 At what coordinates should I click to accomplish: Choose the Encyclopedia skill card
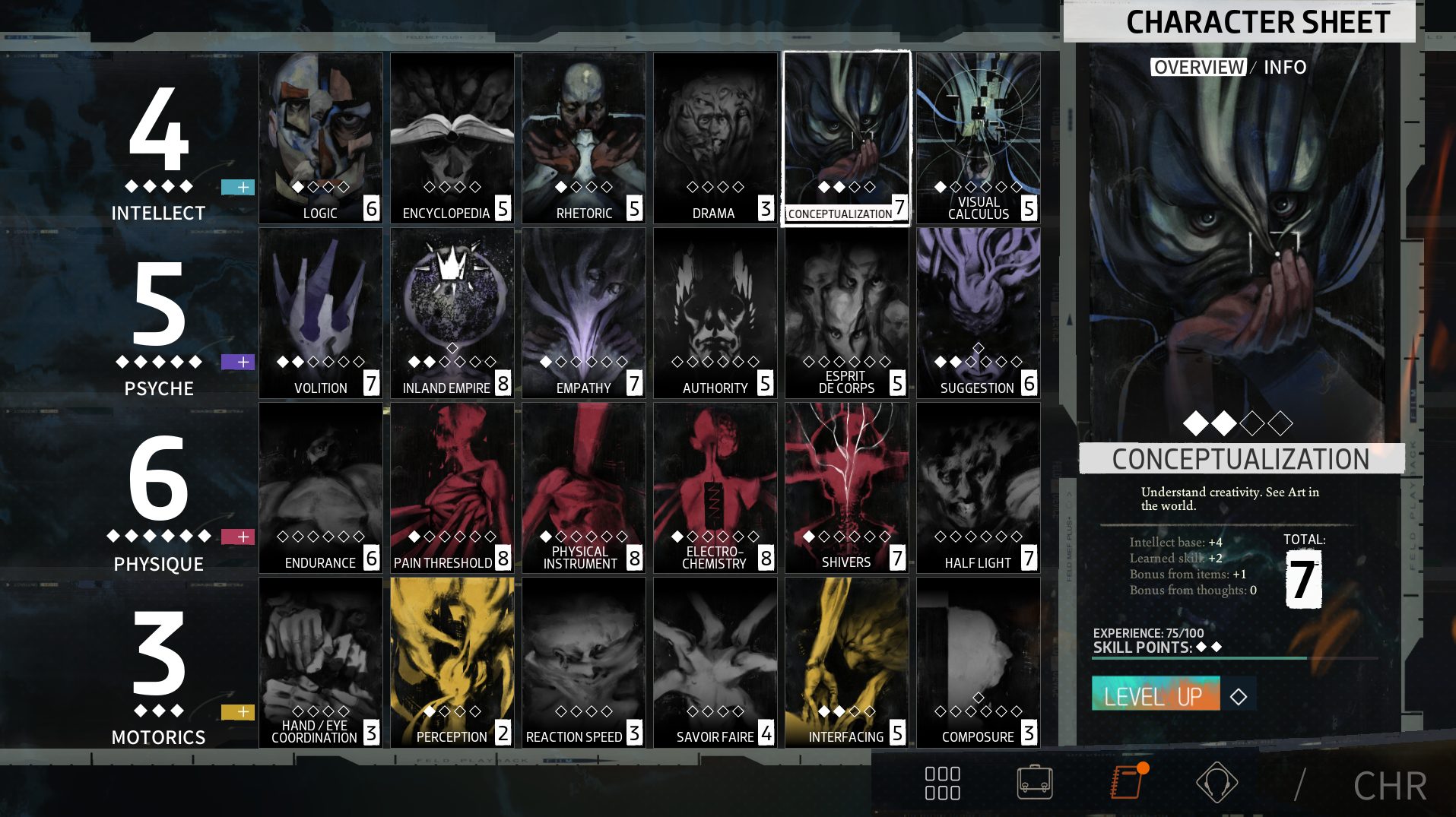tap(452, 138)
